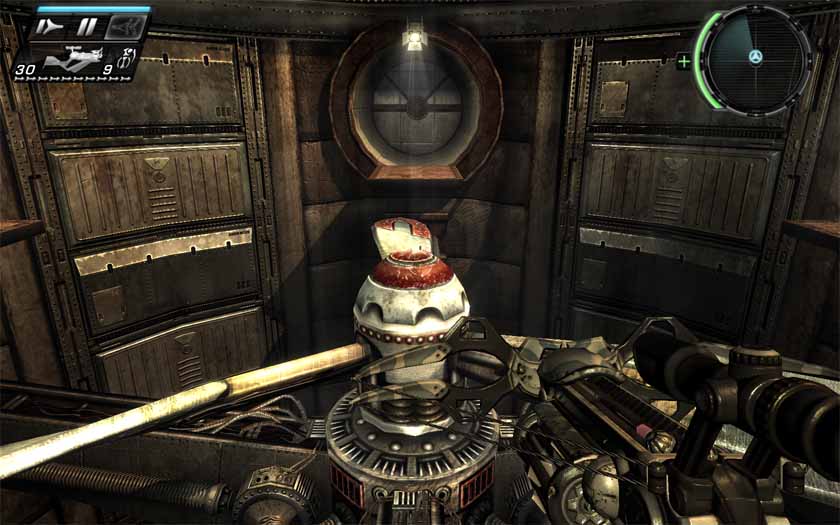Choose the greyed-out time-reverse power icon

(x=126, y=27)
